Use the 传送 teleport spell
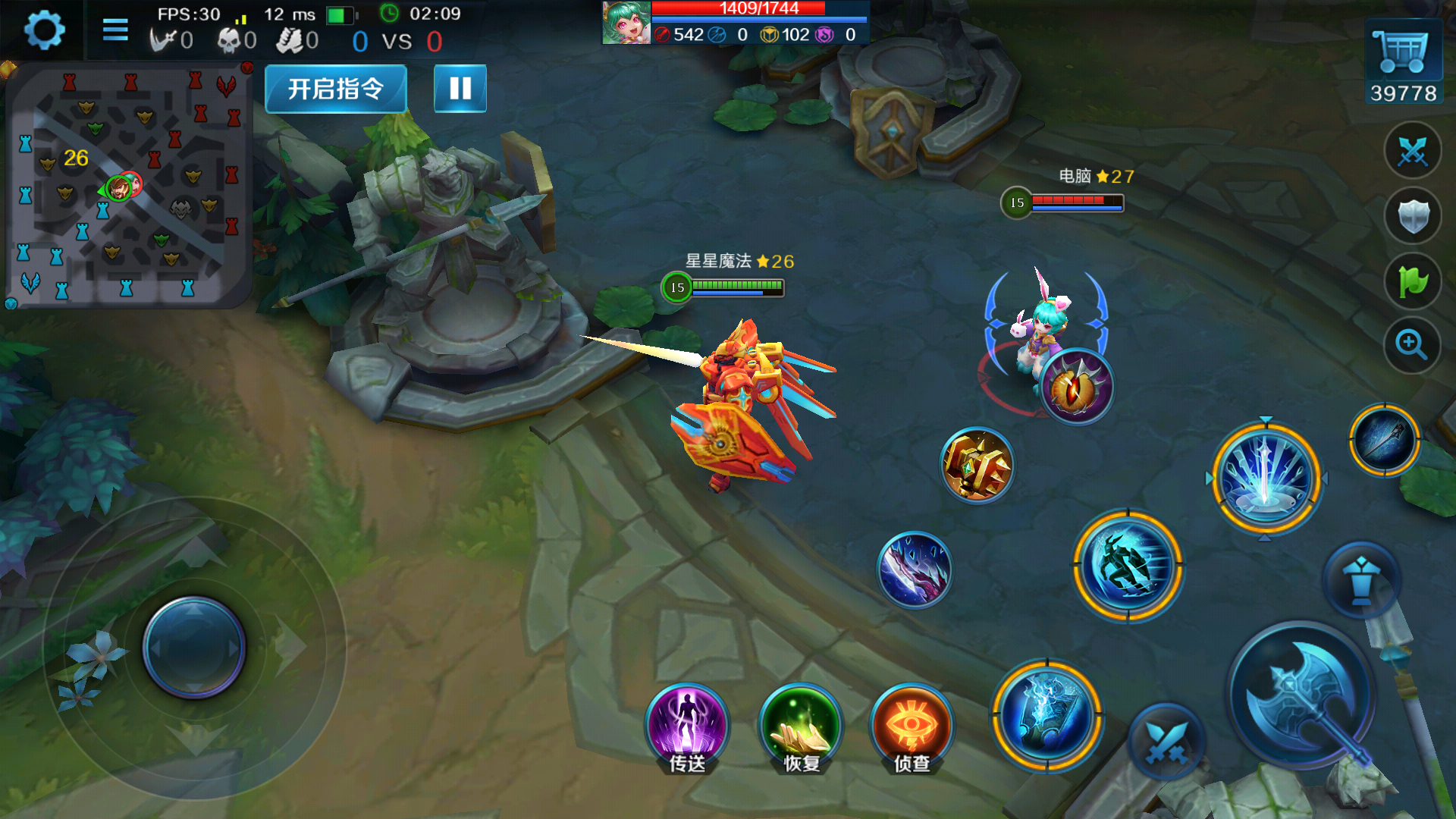 [x=687, y=726]
